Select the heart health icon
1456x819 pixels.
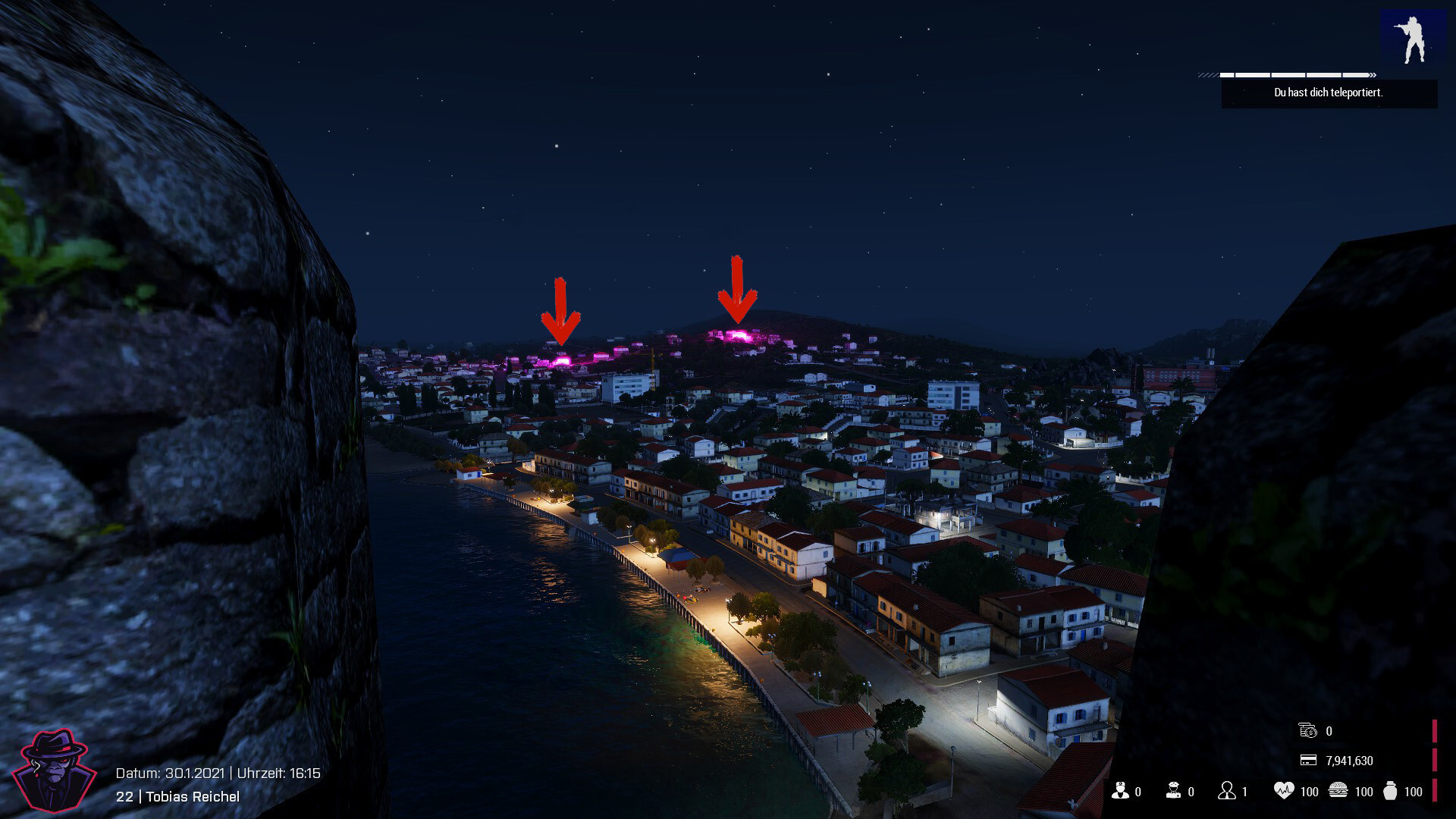point(1283,791)
